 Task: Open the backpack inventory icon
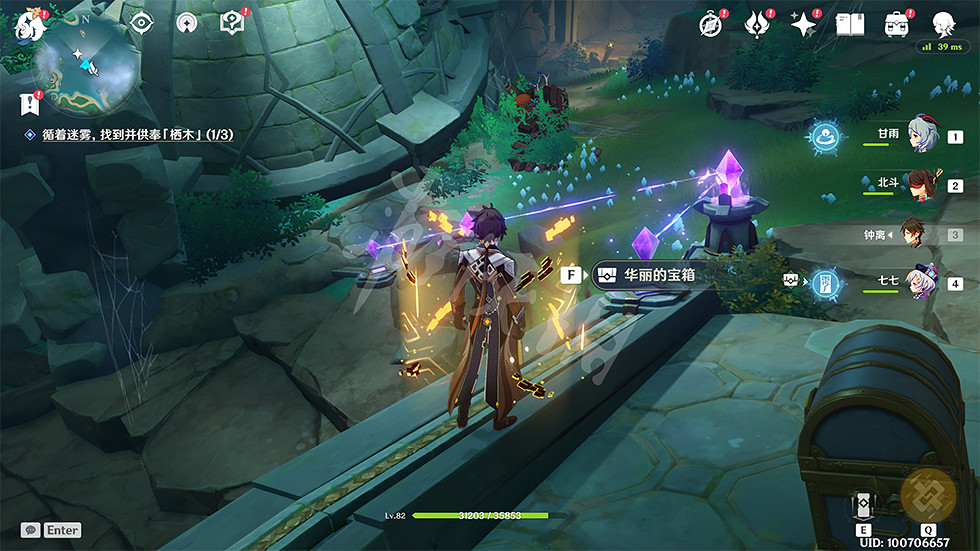click(x=896, y=24)
